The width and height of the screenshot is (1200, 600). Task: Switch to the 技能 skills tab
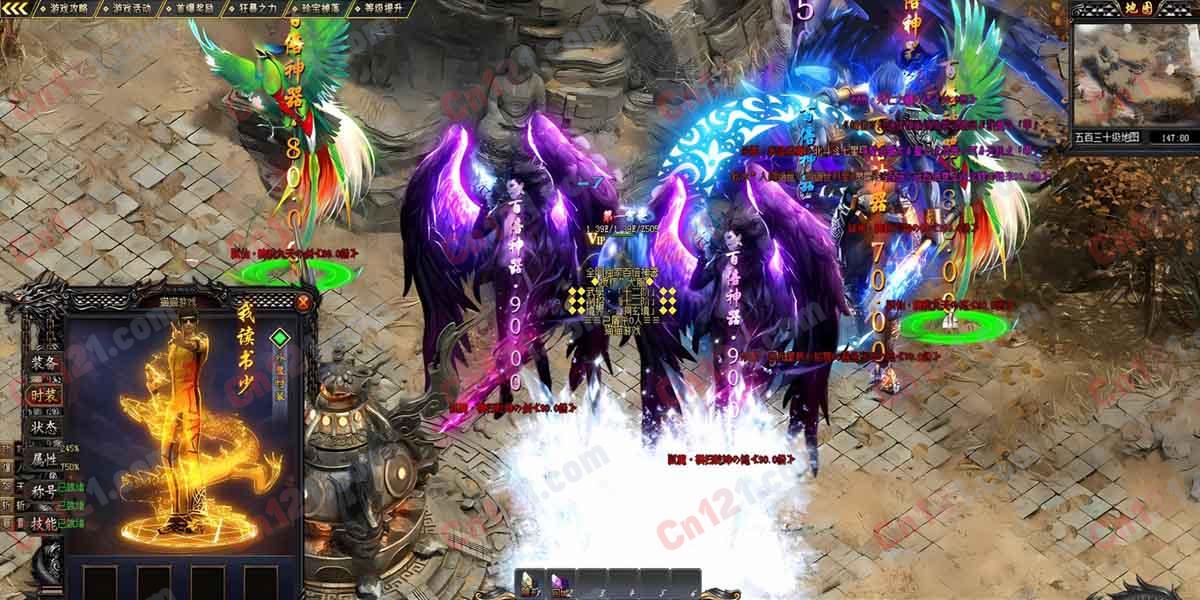[x=44, y=523]
